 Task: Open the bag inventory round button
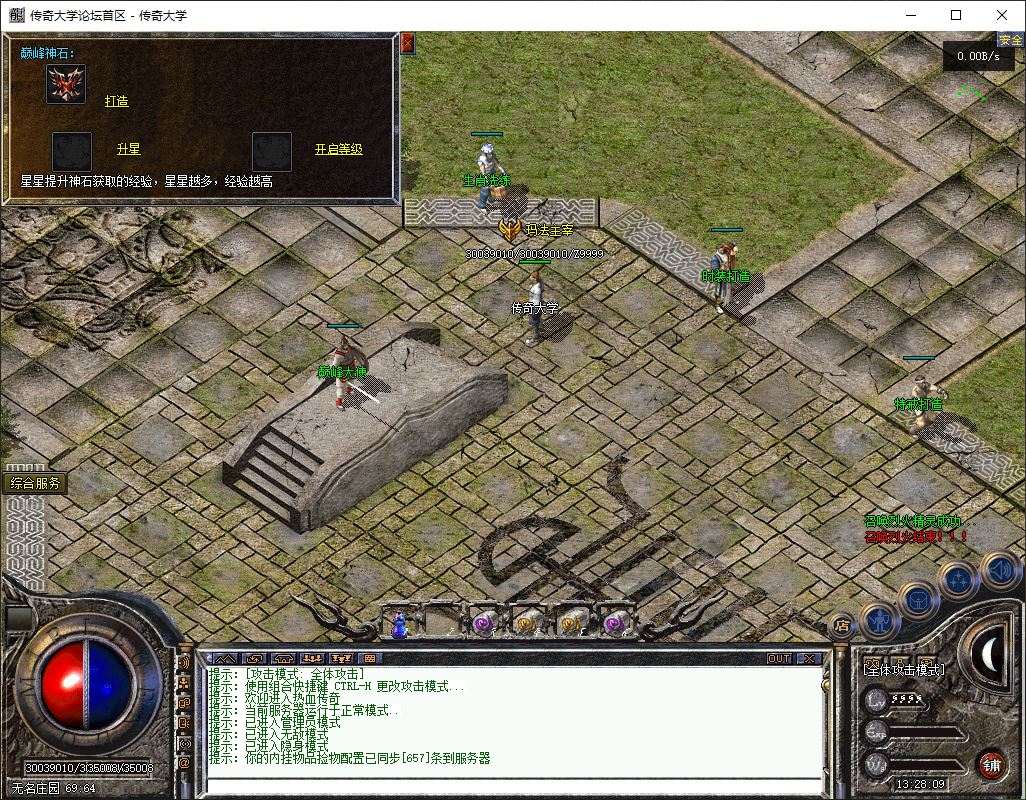(918, 599)
